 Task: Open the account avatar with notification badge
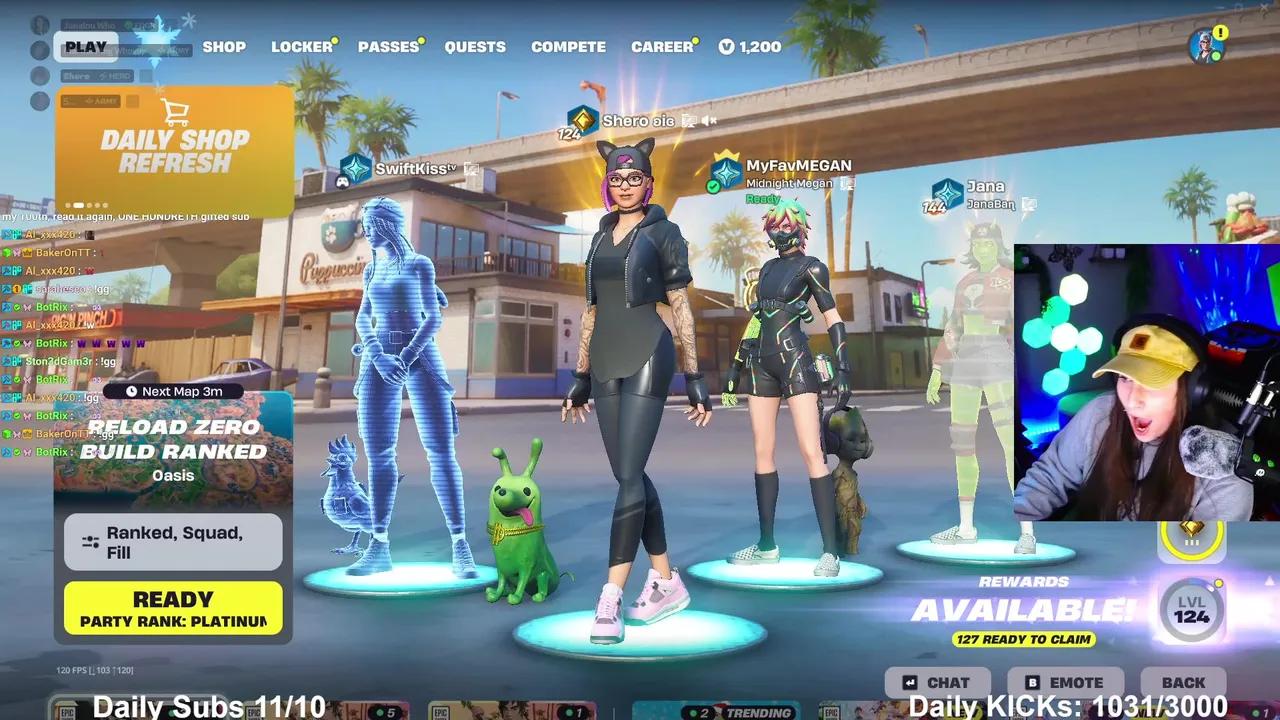pyautogui.click(x=1203, y=44)
